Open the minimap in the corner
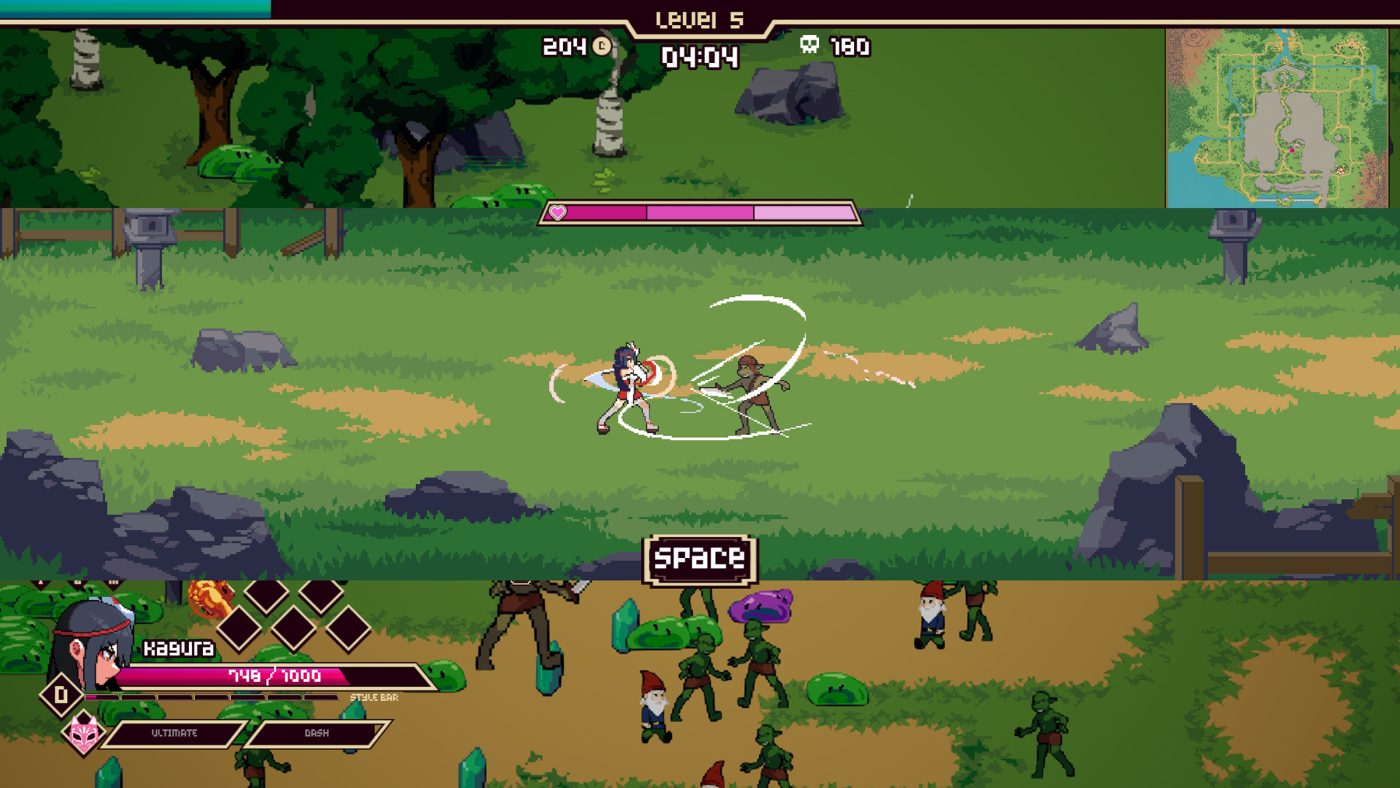The width and height of the screenshot is (1400, 788). pos(1282,117)
